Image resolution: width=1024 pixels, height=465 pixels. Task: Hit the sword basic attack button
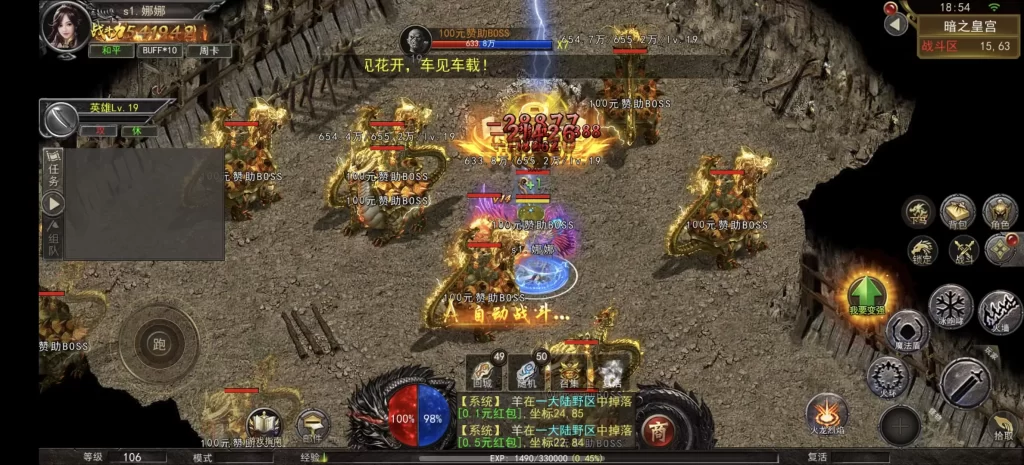(965, 382)
